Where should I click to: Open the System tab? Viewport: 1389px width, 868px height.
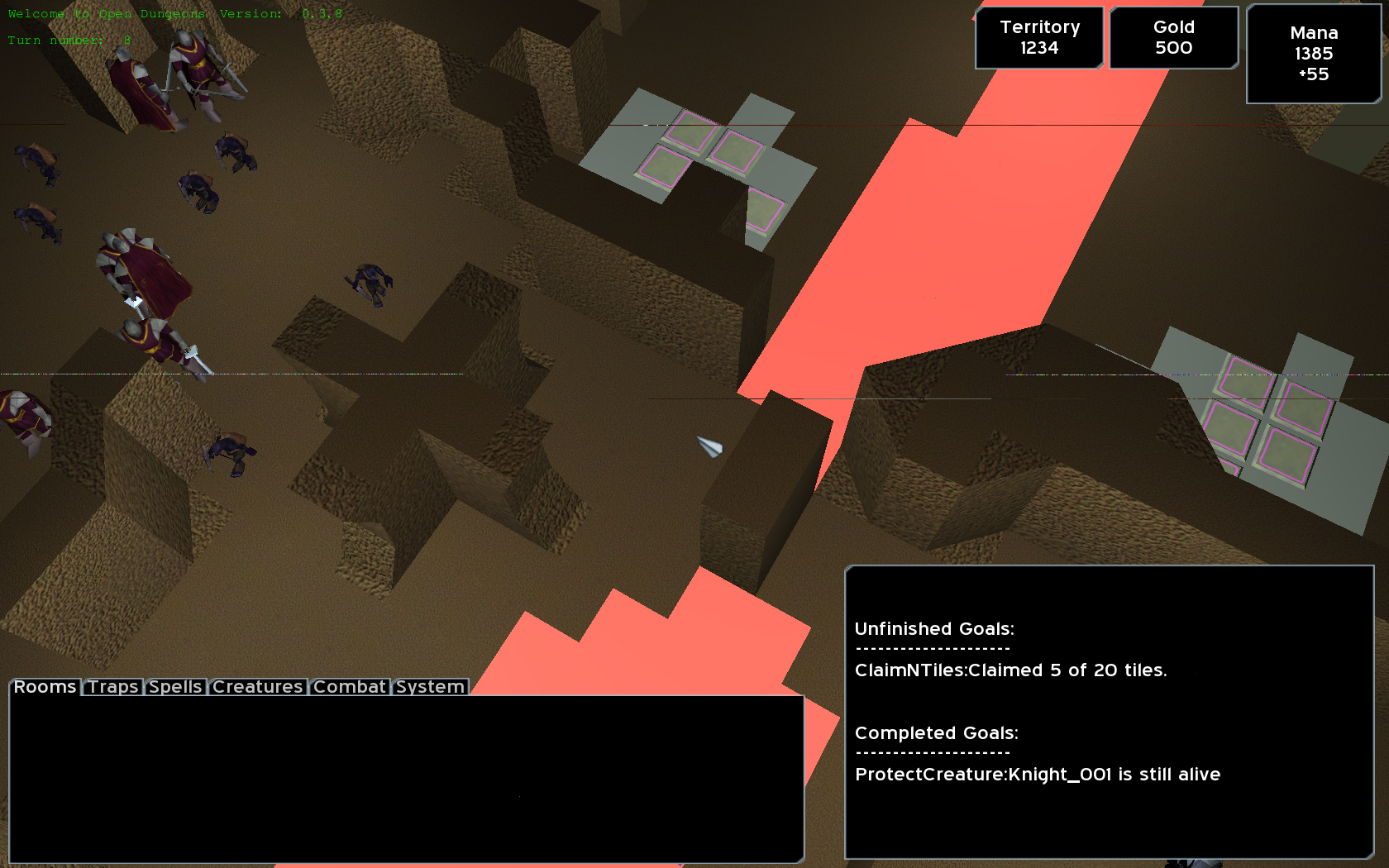point(430,687)
